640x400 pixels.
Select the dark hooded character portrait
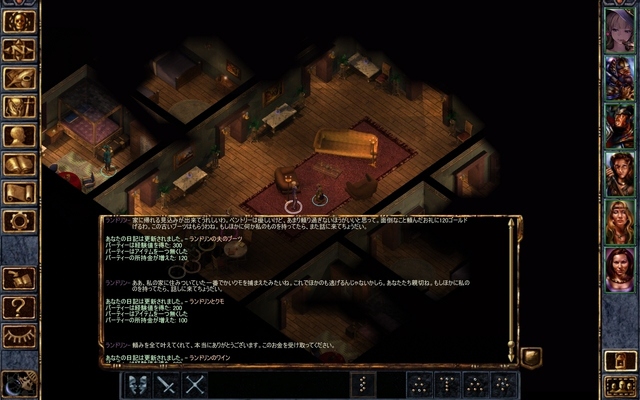point(619,124)
